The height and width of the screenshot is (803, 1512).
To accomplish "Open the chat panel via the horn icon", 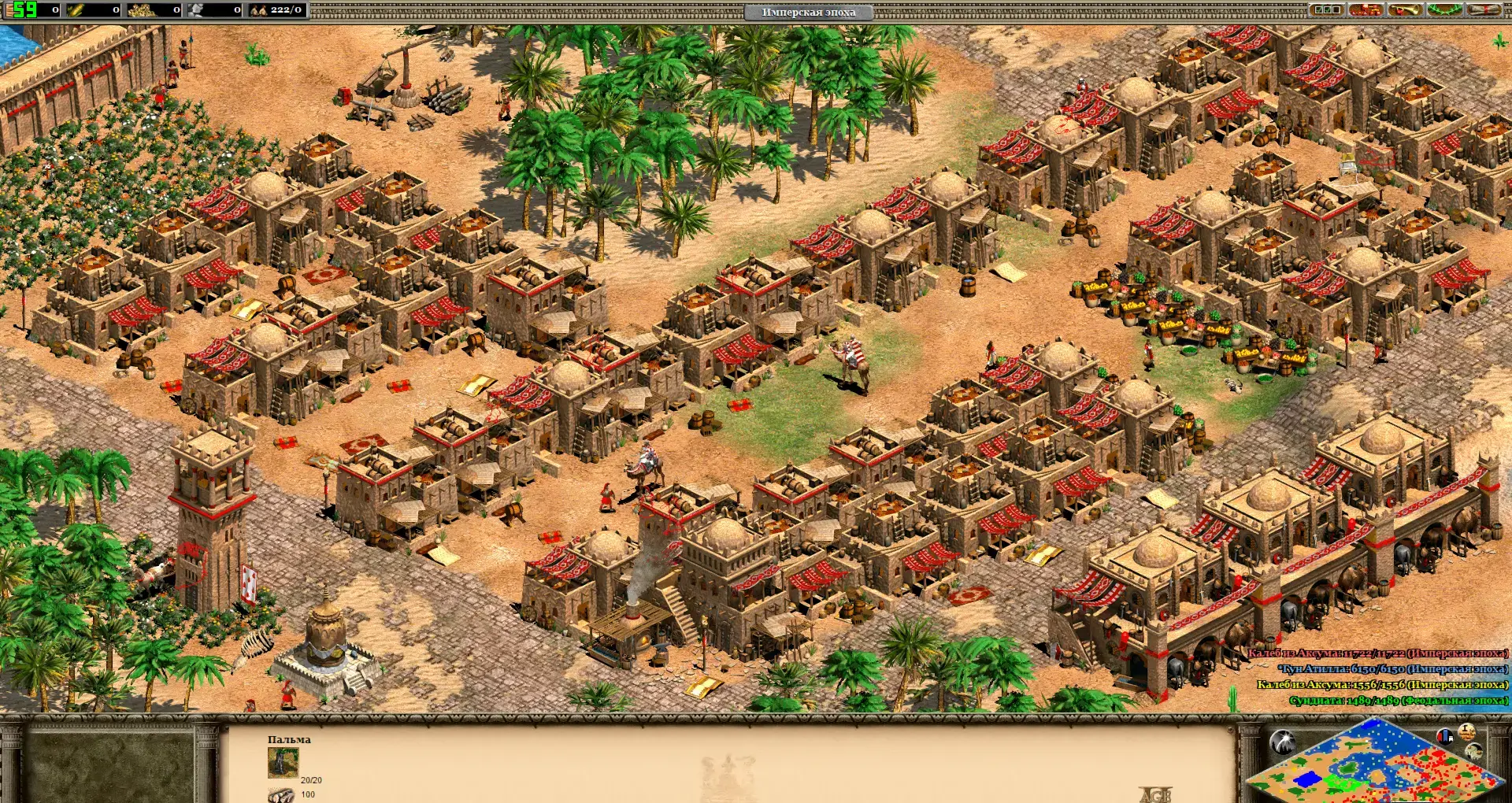I will click(1405, 10).
